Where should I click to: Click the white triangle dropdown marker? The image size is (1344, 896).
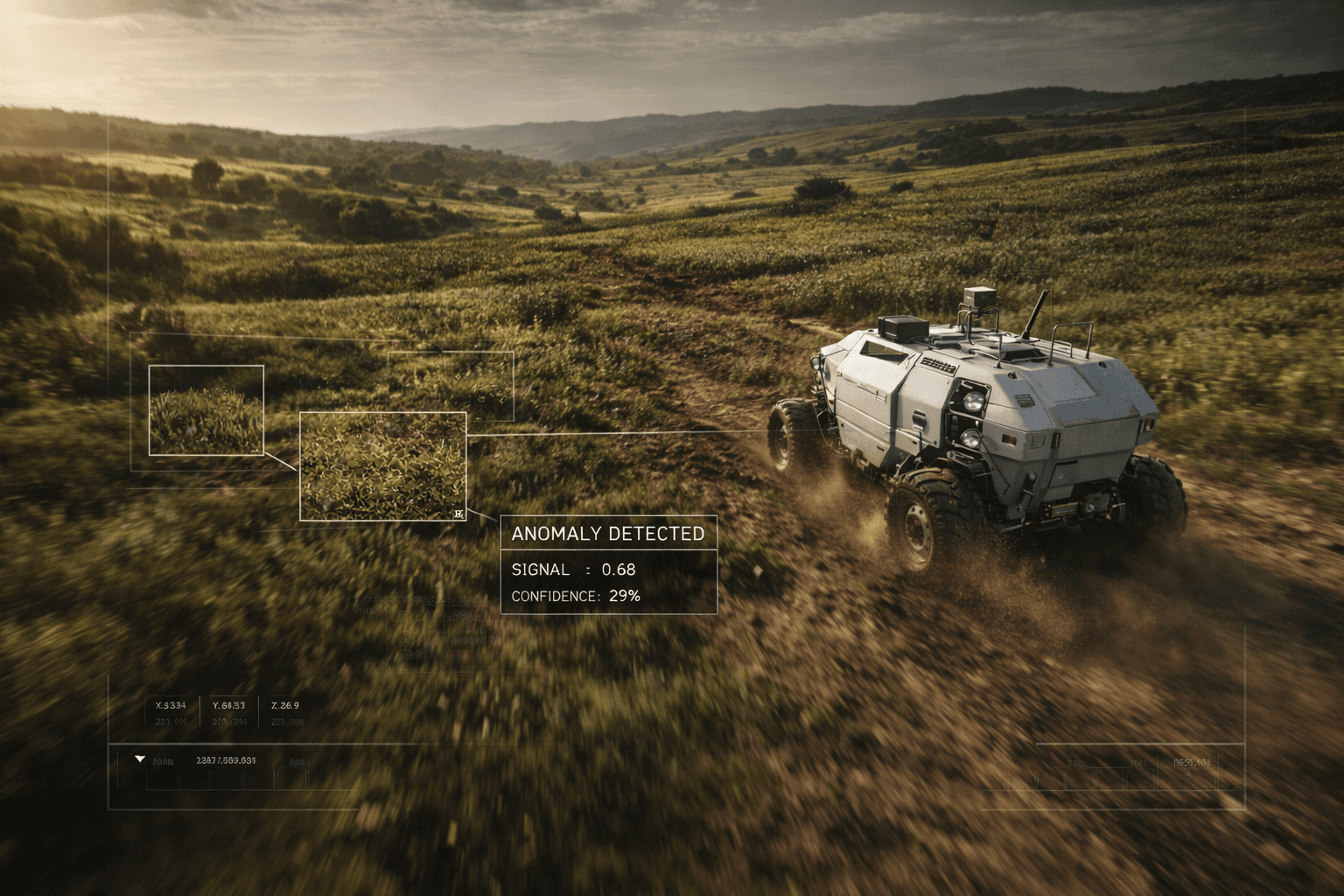(x=140, y=759)
